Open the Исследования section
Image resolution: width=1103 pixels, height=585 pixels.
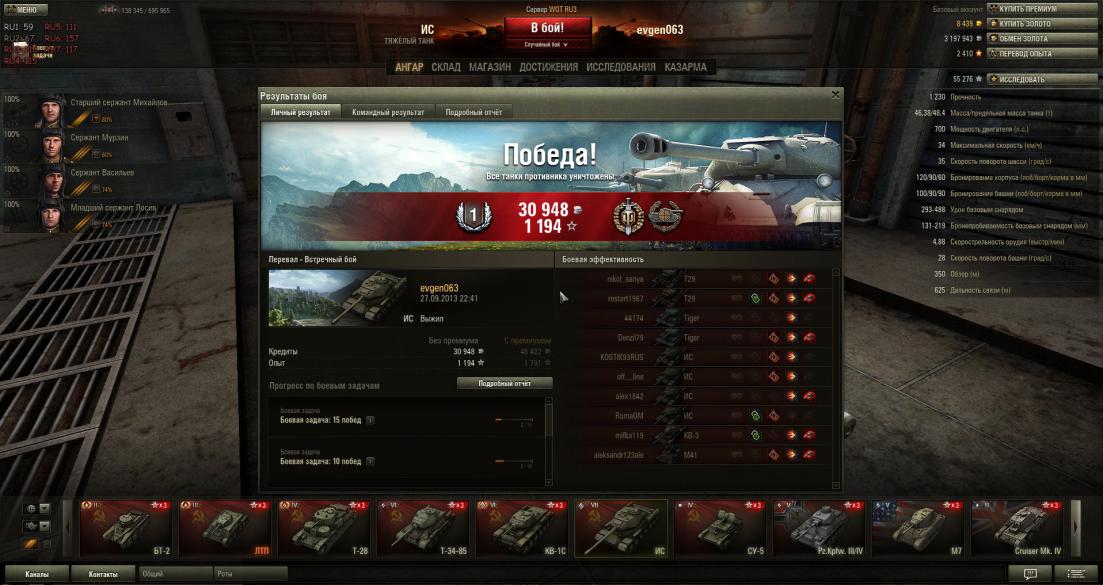pos(621,67)
